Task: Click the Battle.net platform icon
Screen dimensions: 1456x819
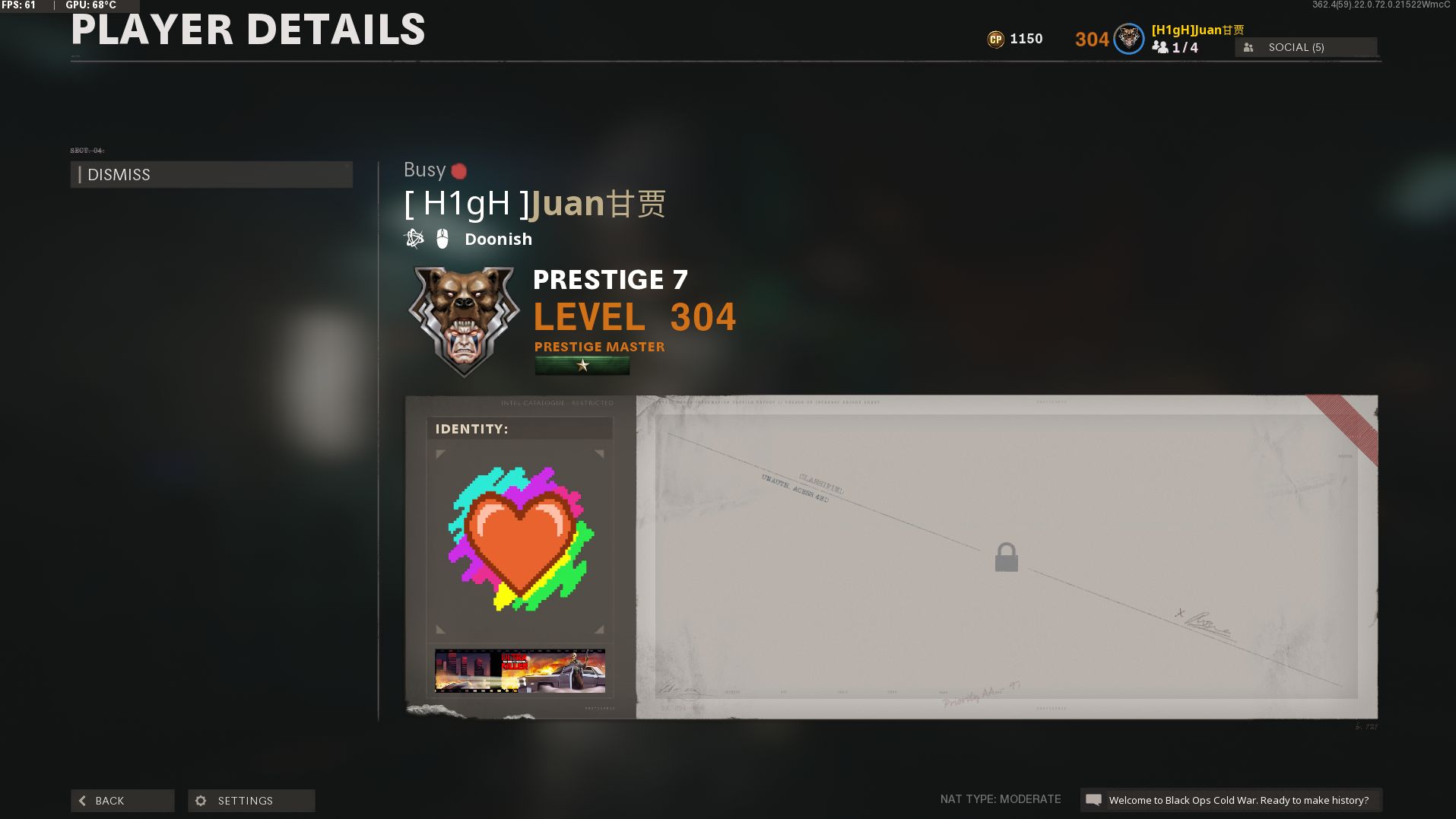Action: pos(413,238)
